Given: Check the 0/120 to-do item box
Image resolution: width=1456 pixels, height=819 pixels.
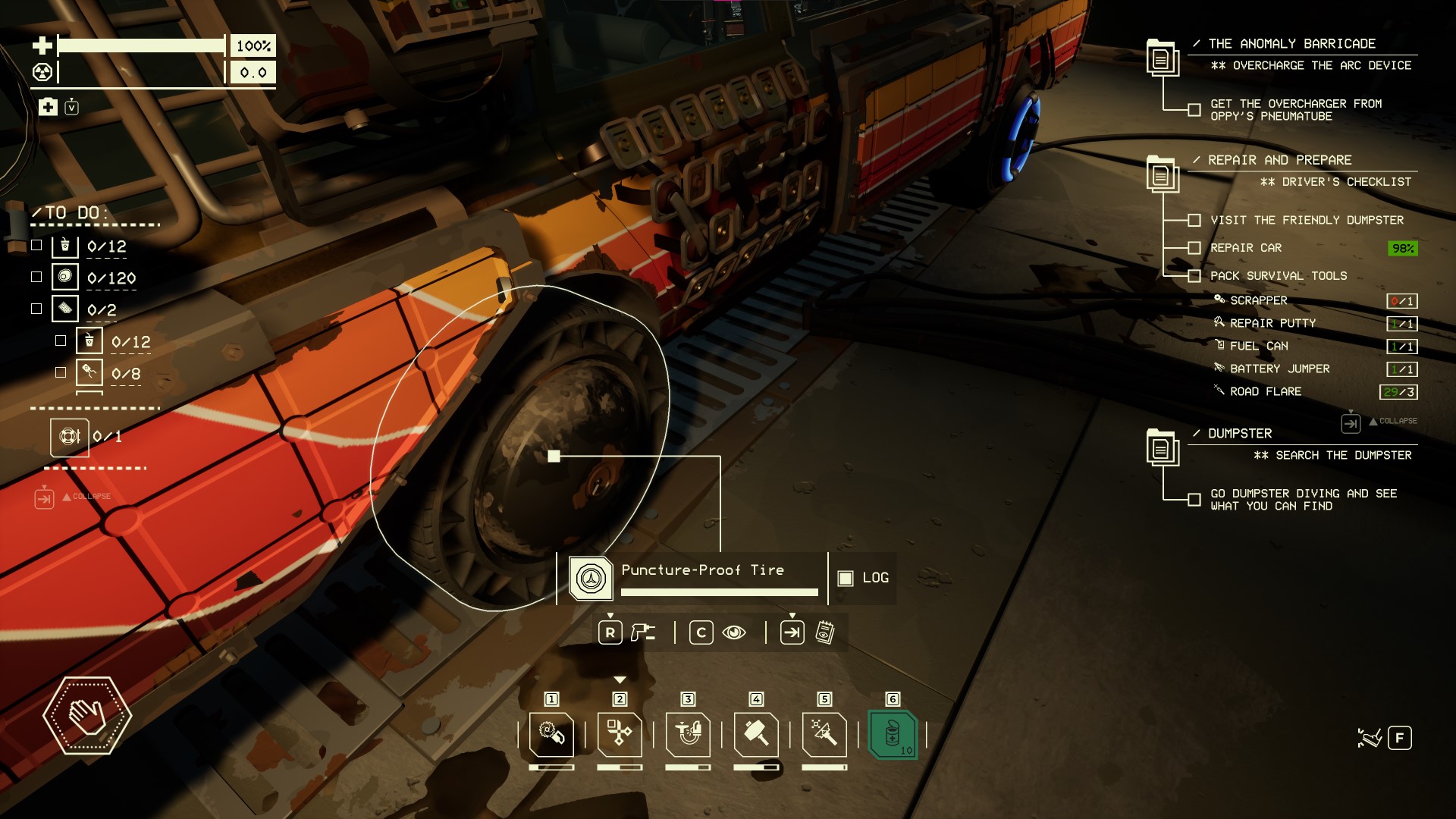Looking at the screenshot, I should [x=36, y=278].
